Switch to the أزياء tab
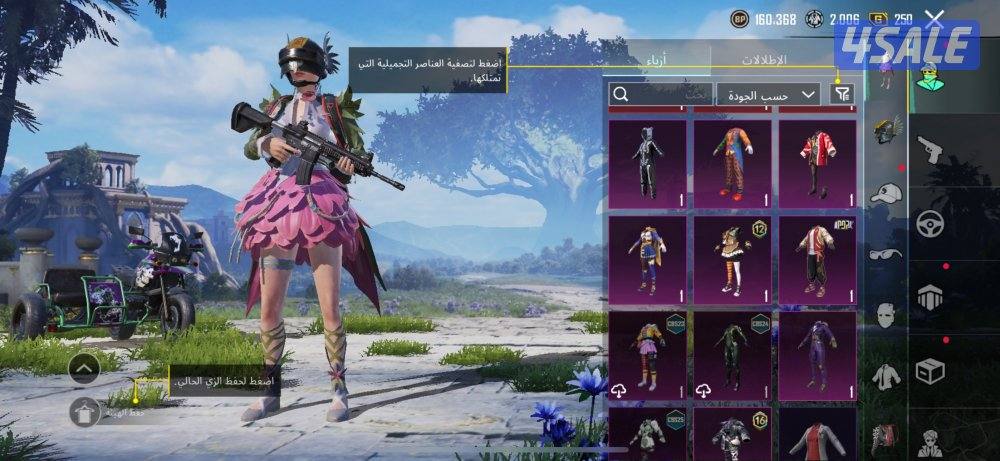The height and width of the screenshot is (461, 1000). click(655, 59)
